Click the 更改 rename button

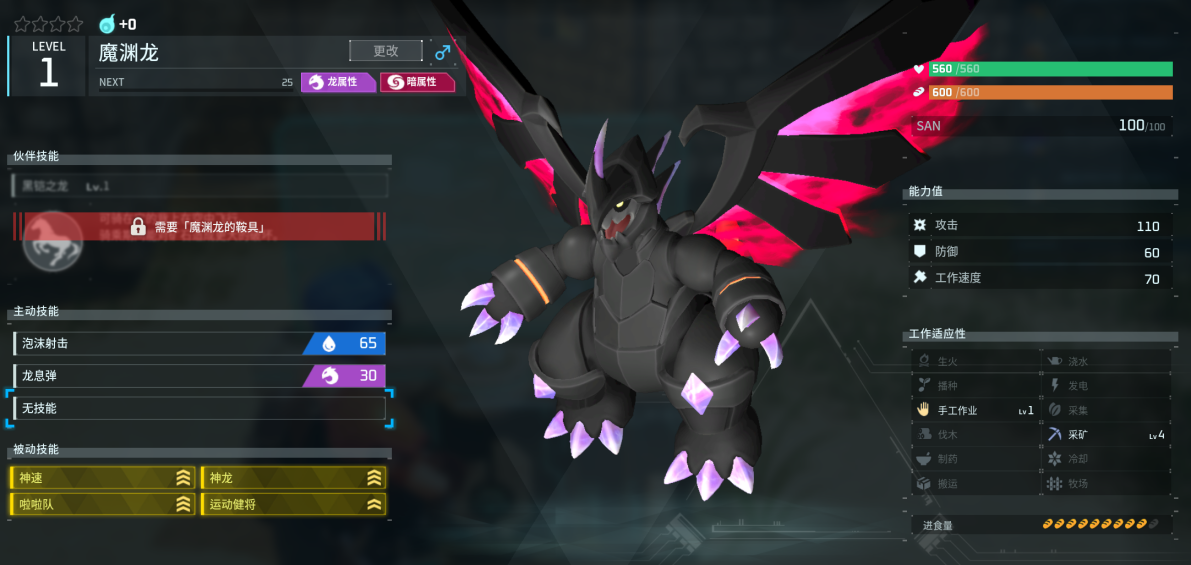[385, 51]
